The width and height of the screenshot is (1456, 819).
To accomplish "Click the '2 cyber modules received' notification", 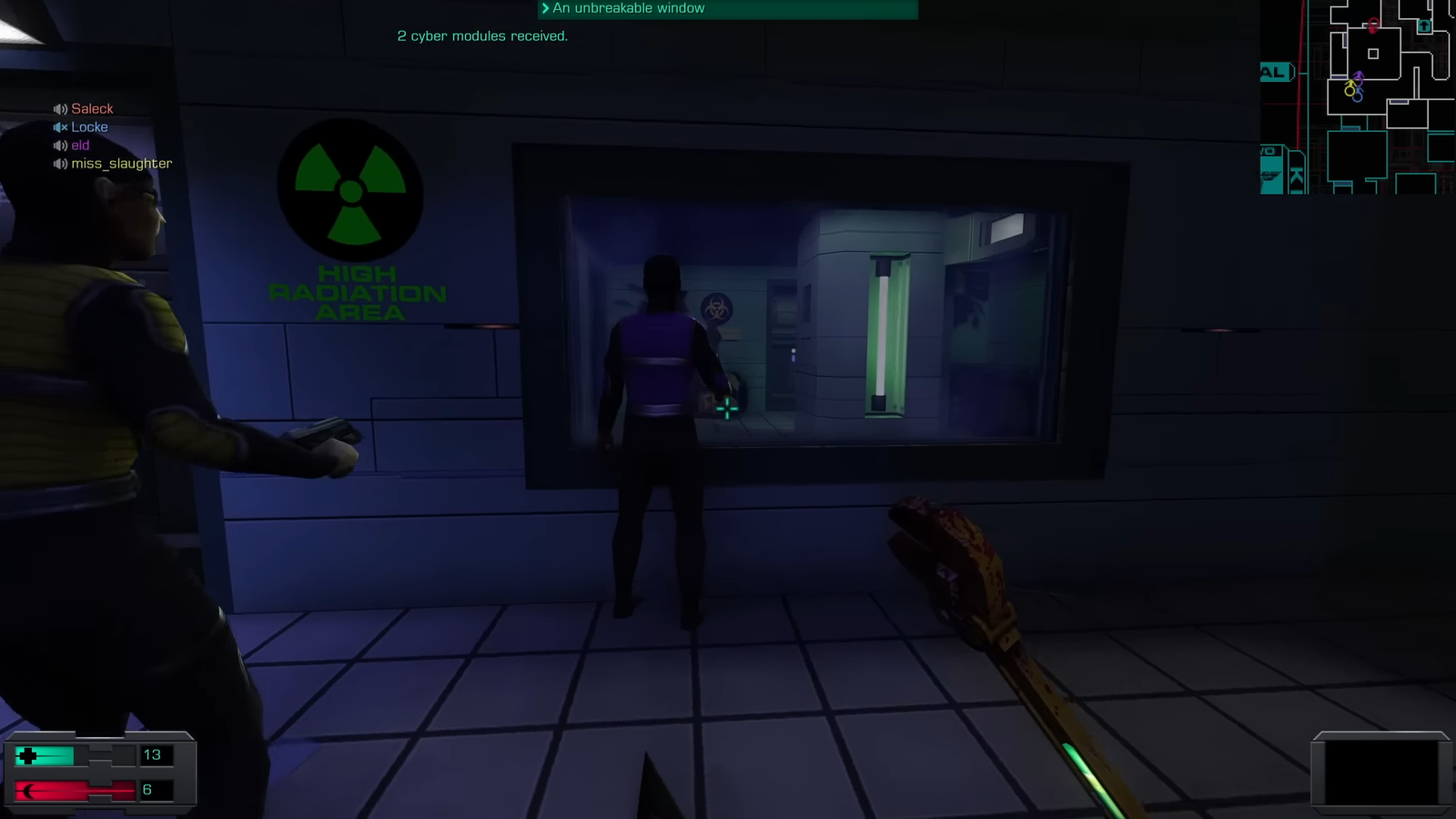I will pos(482,36).
